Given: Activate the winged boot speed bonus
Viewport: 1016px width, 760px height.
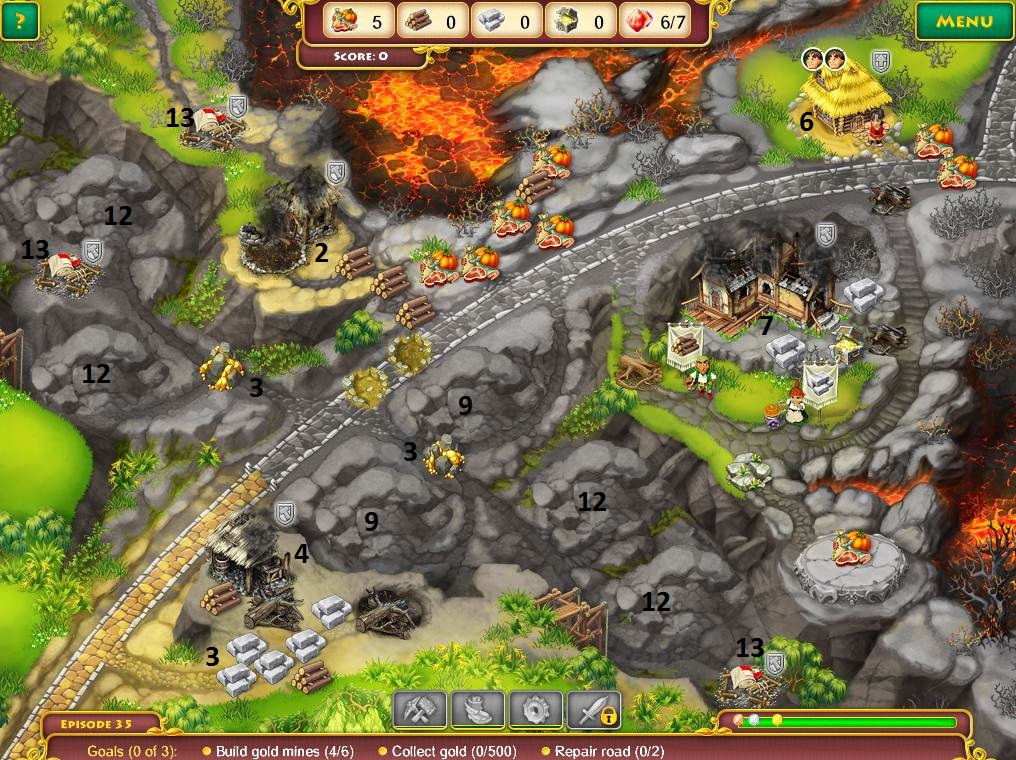Looking at the screenshot, I should tap(478, 709).
